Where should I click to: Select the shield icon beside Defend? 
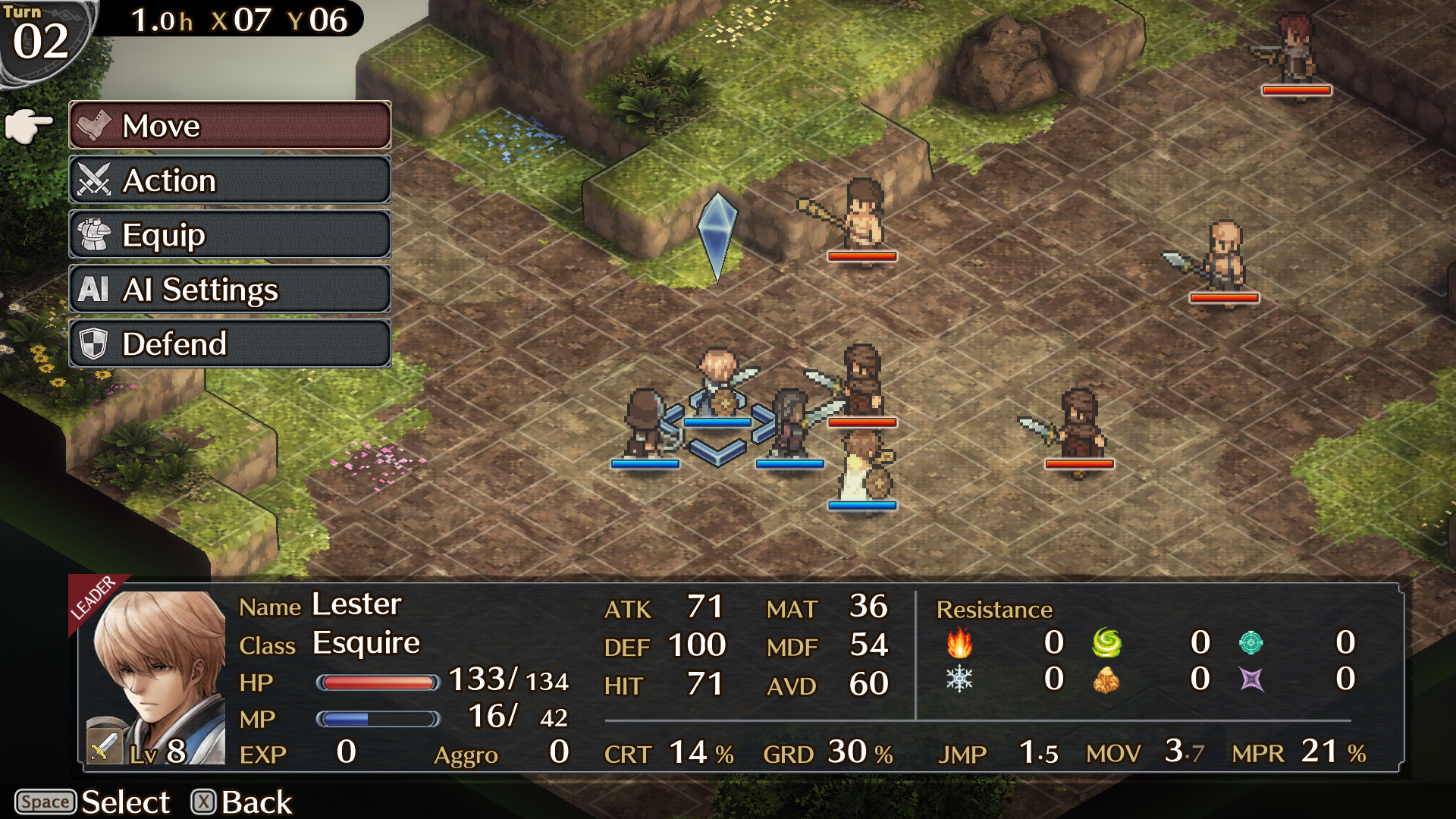tap(94, 344)
